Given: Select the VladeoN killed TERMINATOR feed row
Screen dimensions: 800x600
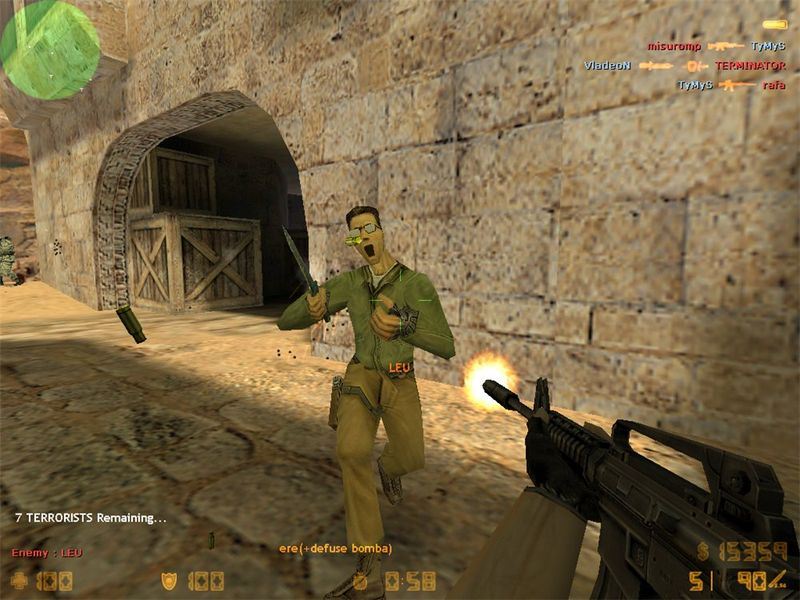Looking at the screenshot, I should point(685,66).
